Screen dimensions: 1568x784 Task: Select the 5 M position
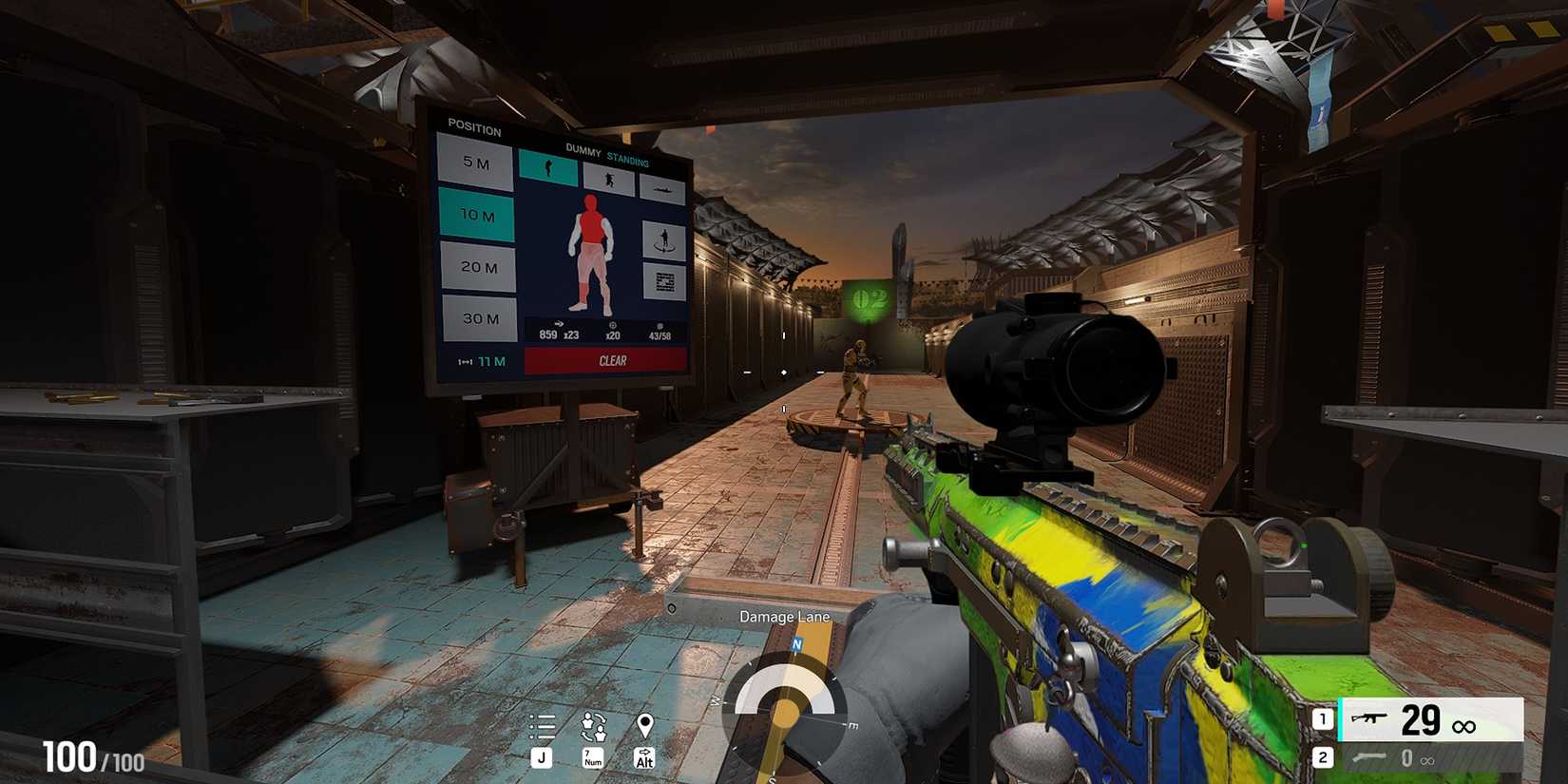476,165
